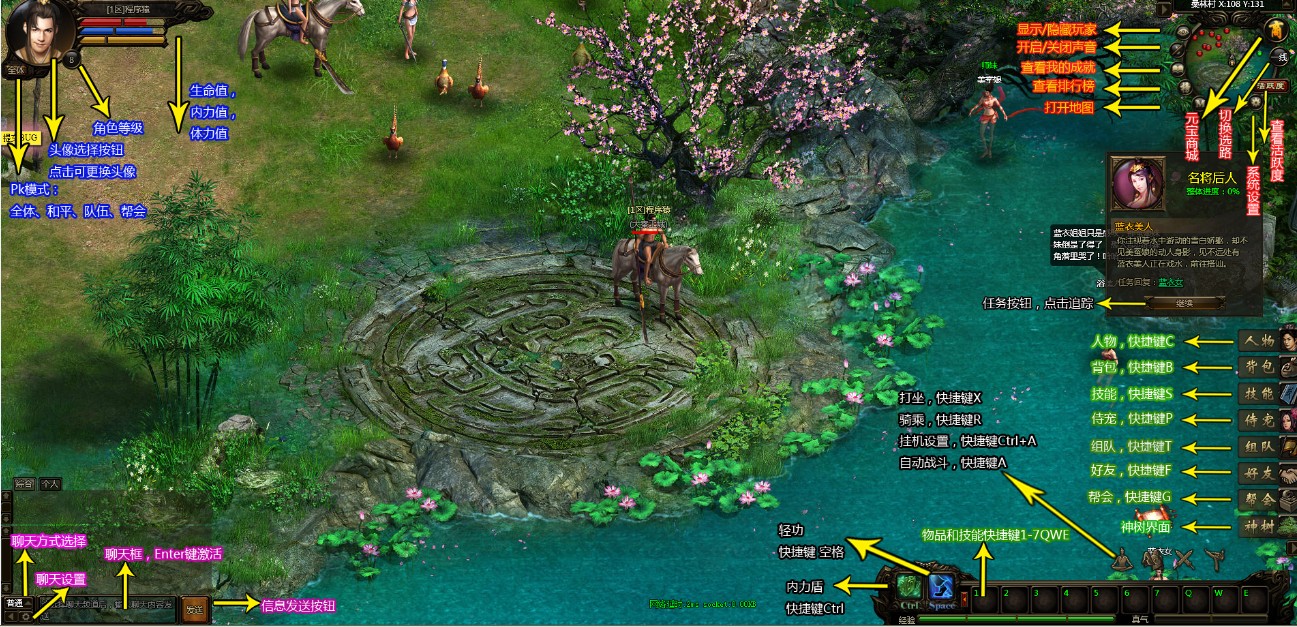Click the player portrait avatar
Image resolution: width=1297 pixels, height=627 pixels.
click(38, 33)
